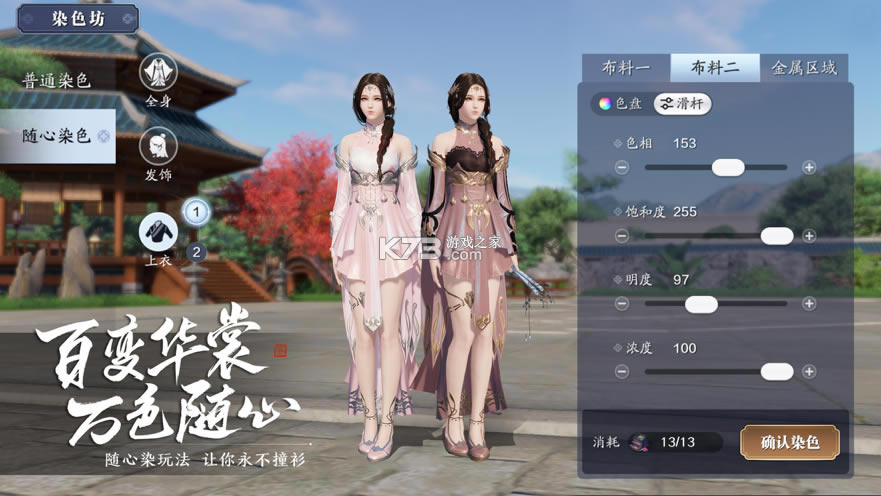Click the 明度 brightness slider handle
This screenshot has height=496, width=881.
point(701,304)
